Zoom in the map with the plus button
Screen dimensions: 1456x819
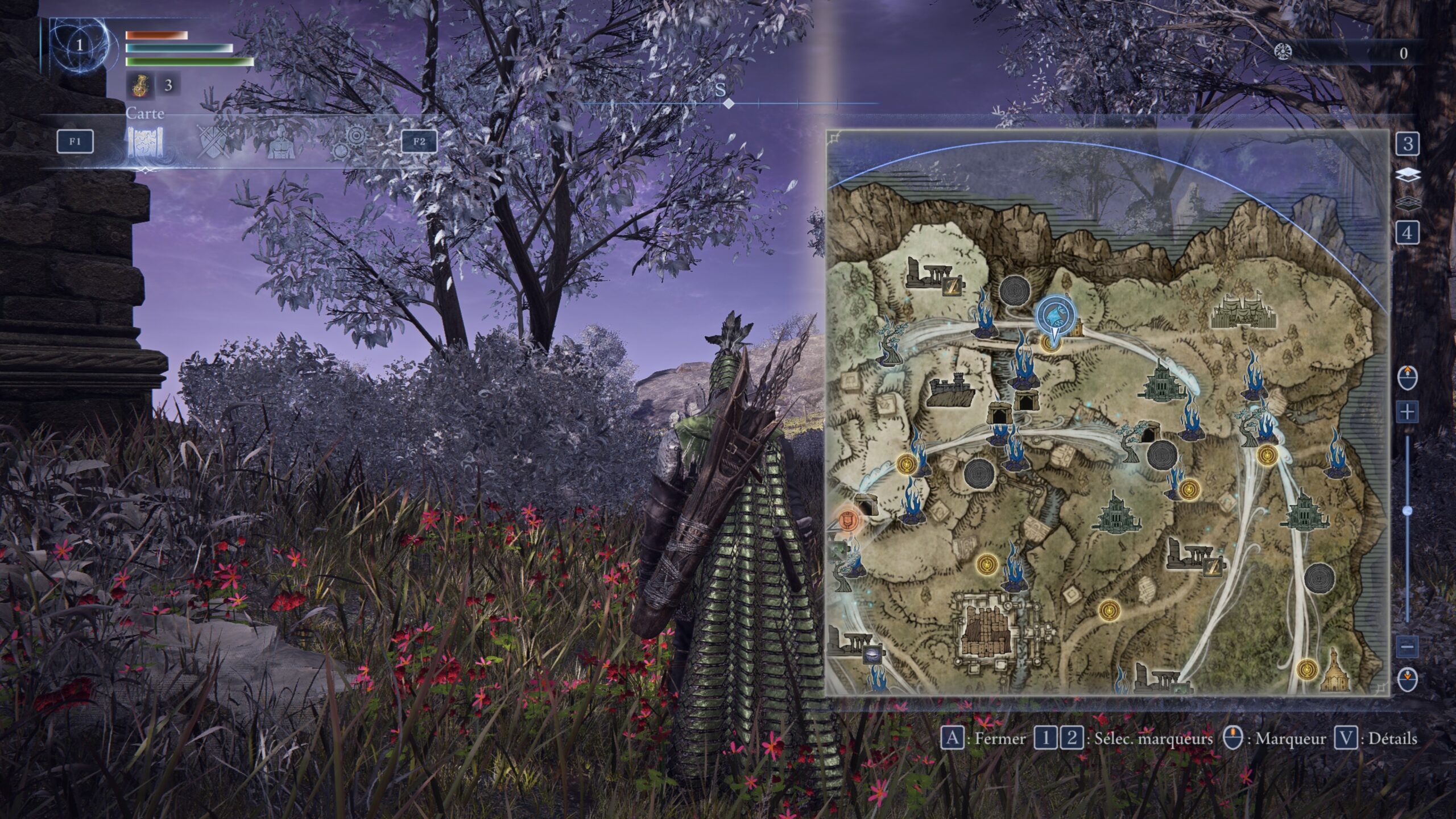pyautogui.click(x=1407, y=411)
